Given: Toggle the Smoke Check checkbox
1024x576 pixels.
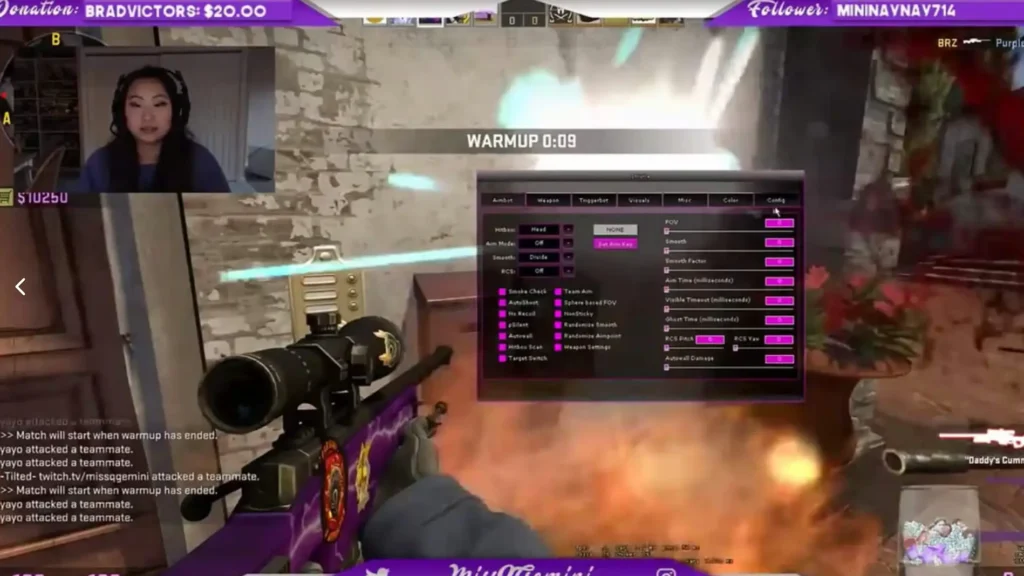Looking at the screenshot, I should click(x=502, y=292).
